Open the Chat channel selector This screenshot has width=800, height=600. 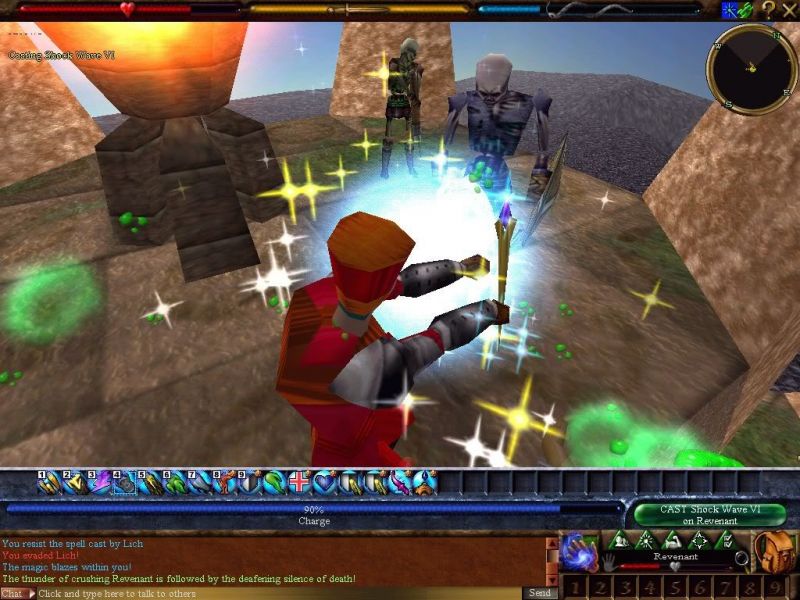pos(15,593)
